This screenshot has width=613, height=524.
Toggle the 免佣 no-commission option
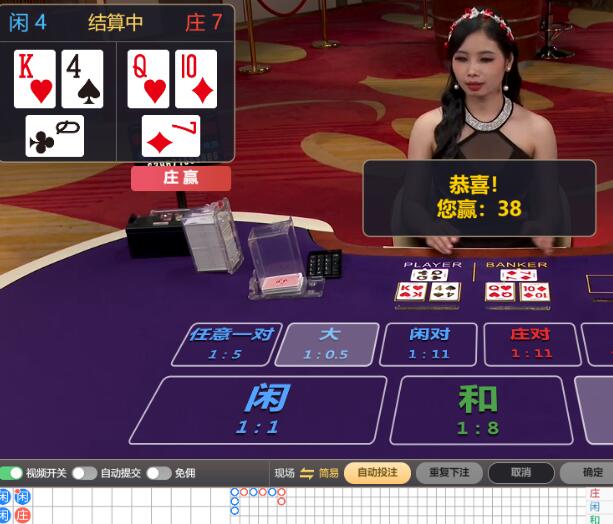[x=158, y=473]
